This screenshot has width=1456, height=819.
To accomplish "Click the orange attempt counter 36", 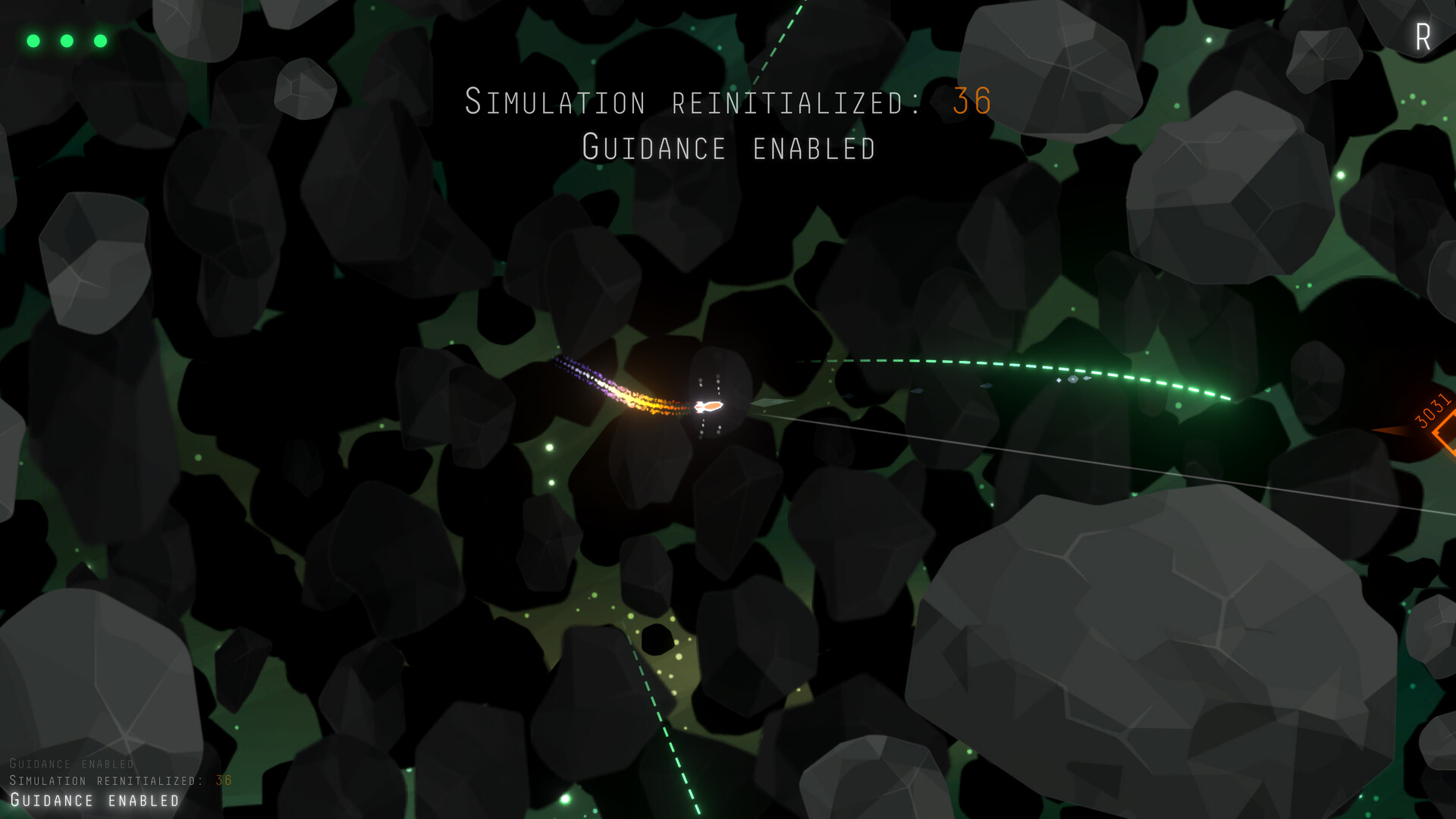I will (971, 101).
